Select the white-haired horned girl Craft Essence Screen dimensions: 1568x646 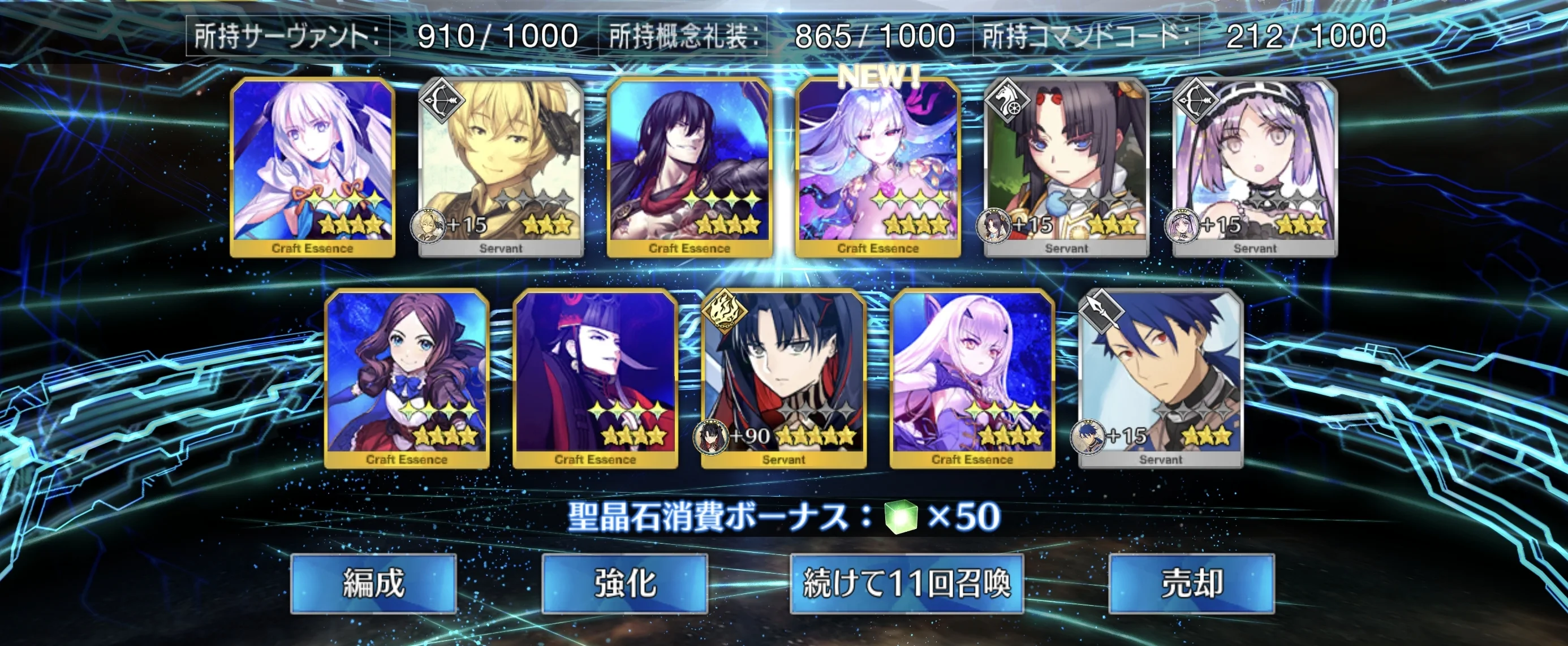pos(972,378)
